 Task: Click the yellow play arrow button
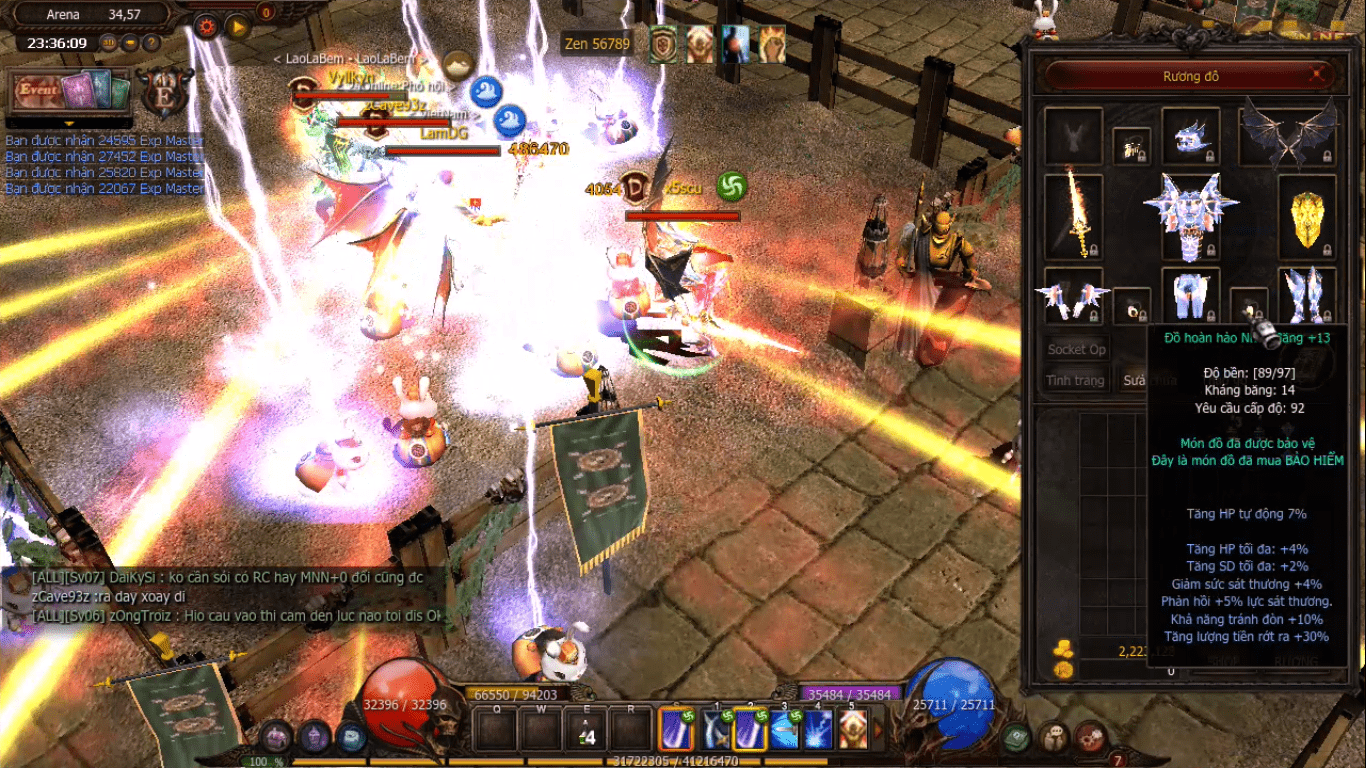point(237,27)
